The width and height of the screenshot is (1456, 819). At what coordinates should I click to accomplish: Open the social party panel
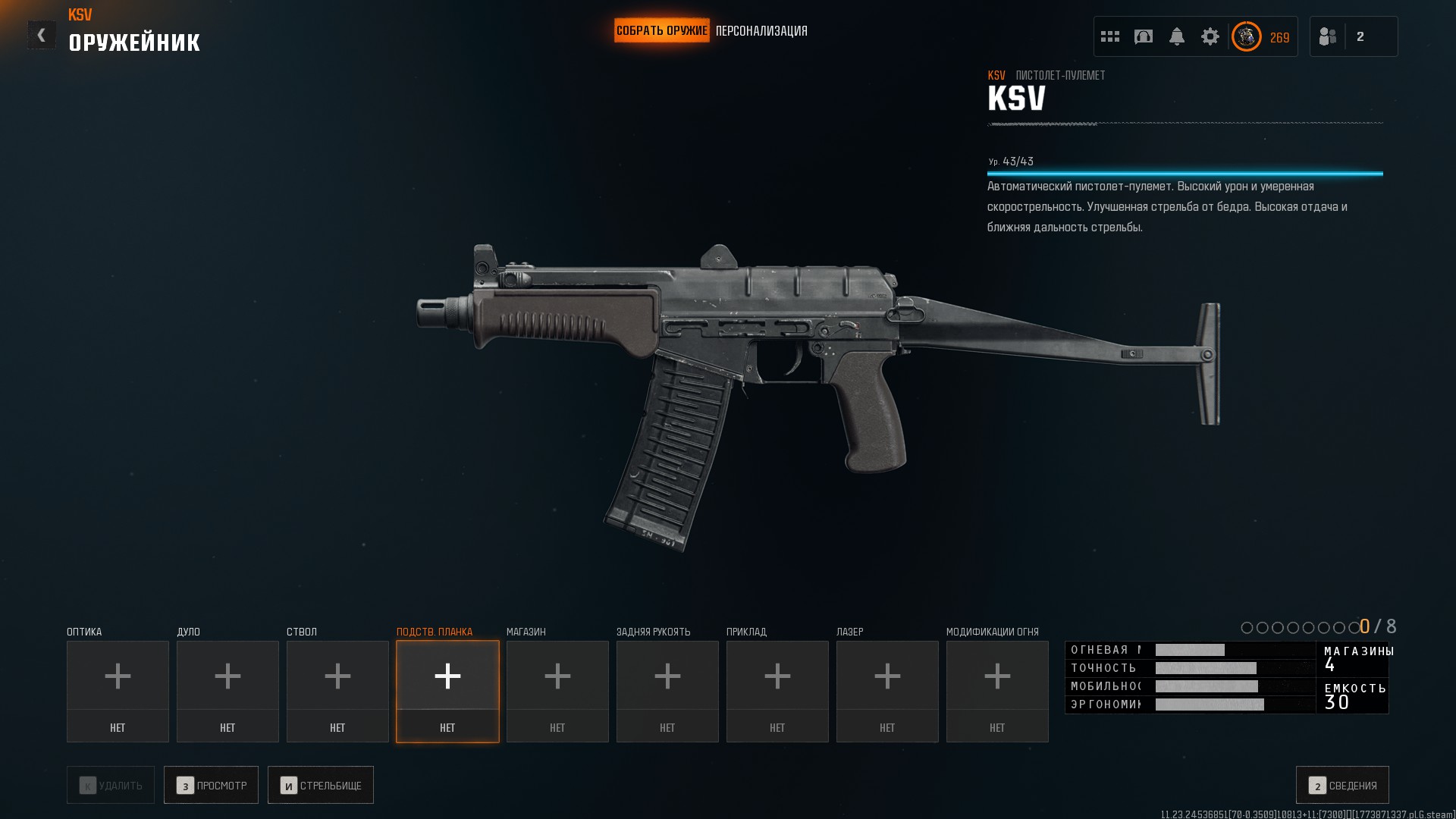tap(1353, 36)
